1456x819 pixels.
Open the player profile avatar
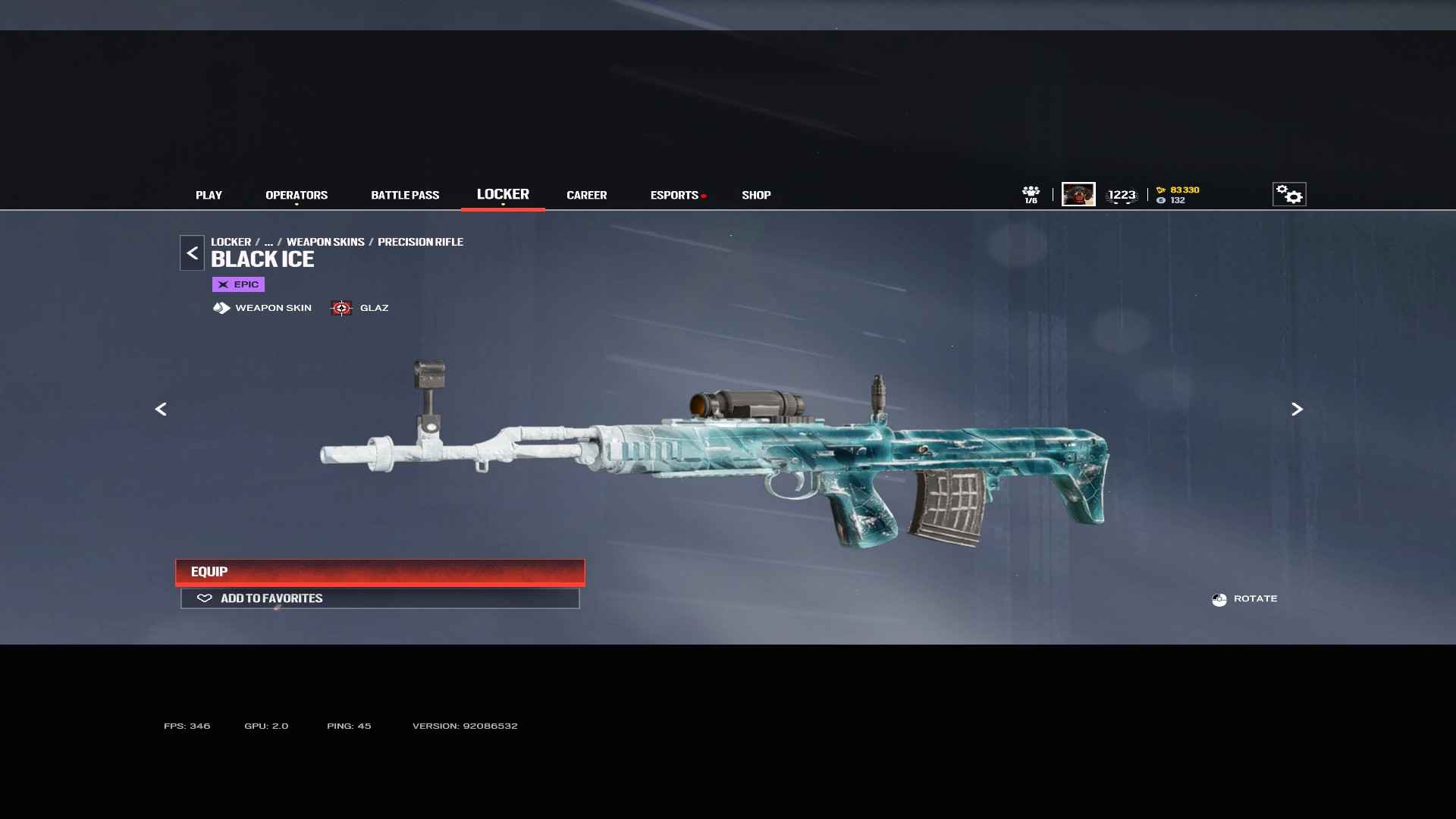[x=1078, y=195]
